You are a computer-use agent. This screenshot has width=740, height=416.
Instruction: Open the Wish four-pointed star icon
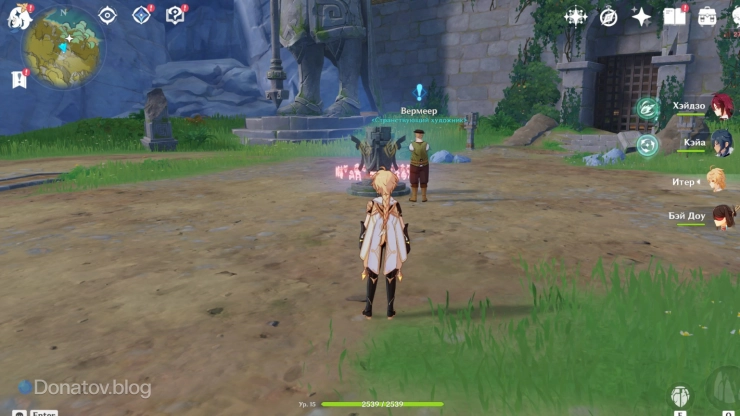(641, 17)
